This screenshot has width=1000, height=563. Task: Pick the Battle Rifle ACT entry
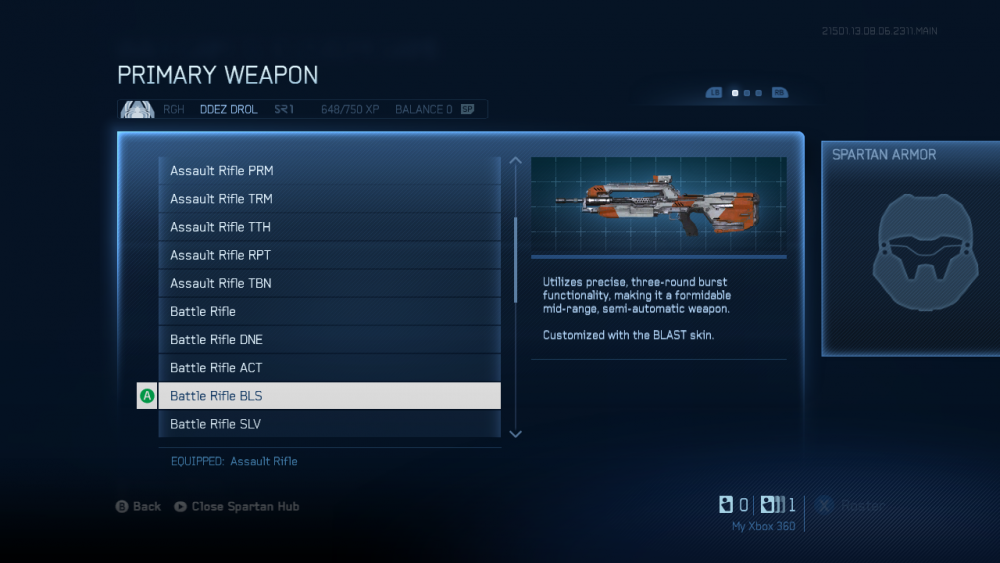pyautogui.click(x=329, y=367)
